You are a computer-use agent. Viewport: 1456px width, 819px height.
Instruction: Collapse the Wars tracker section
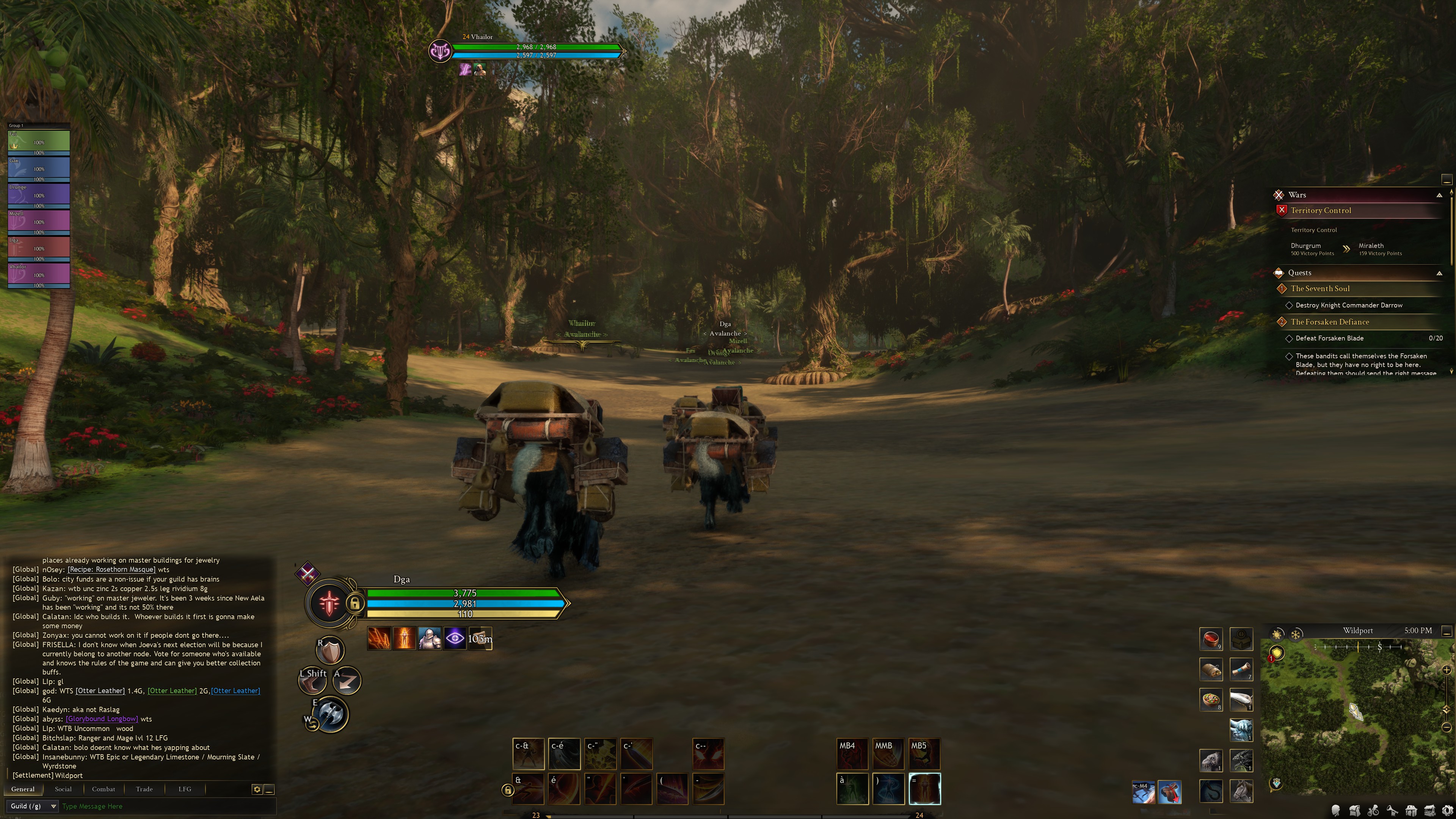point(1439,195)
